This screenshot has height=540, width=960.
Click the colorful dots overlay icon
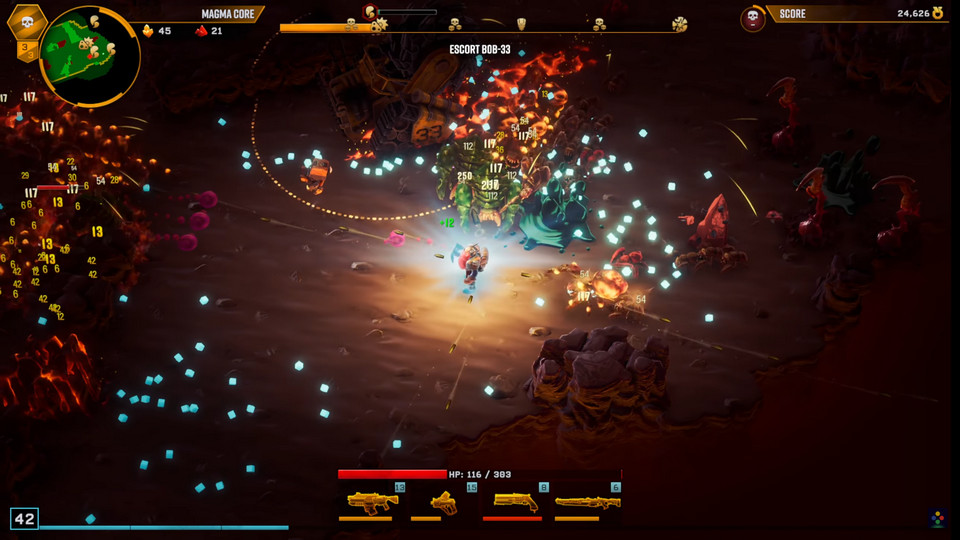(936, 518)
